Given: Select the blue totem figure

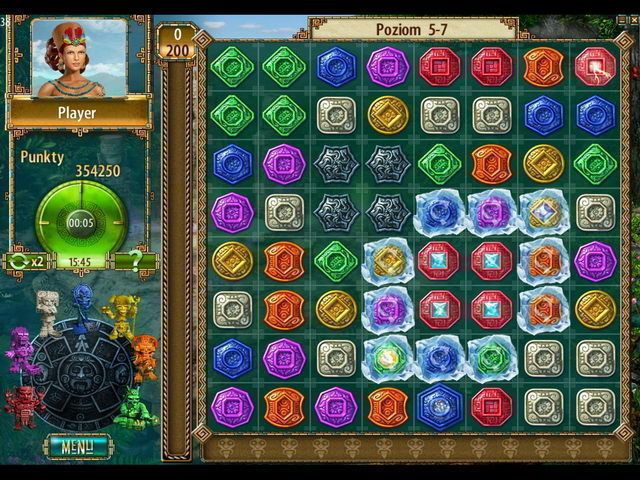Looking at the screenshot, I should coord(83,302).
